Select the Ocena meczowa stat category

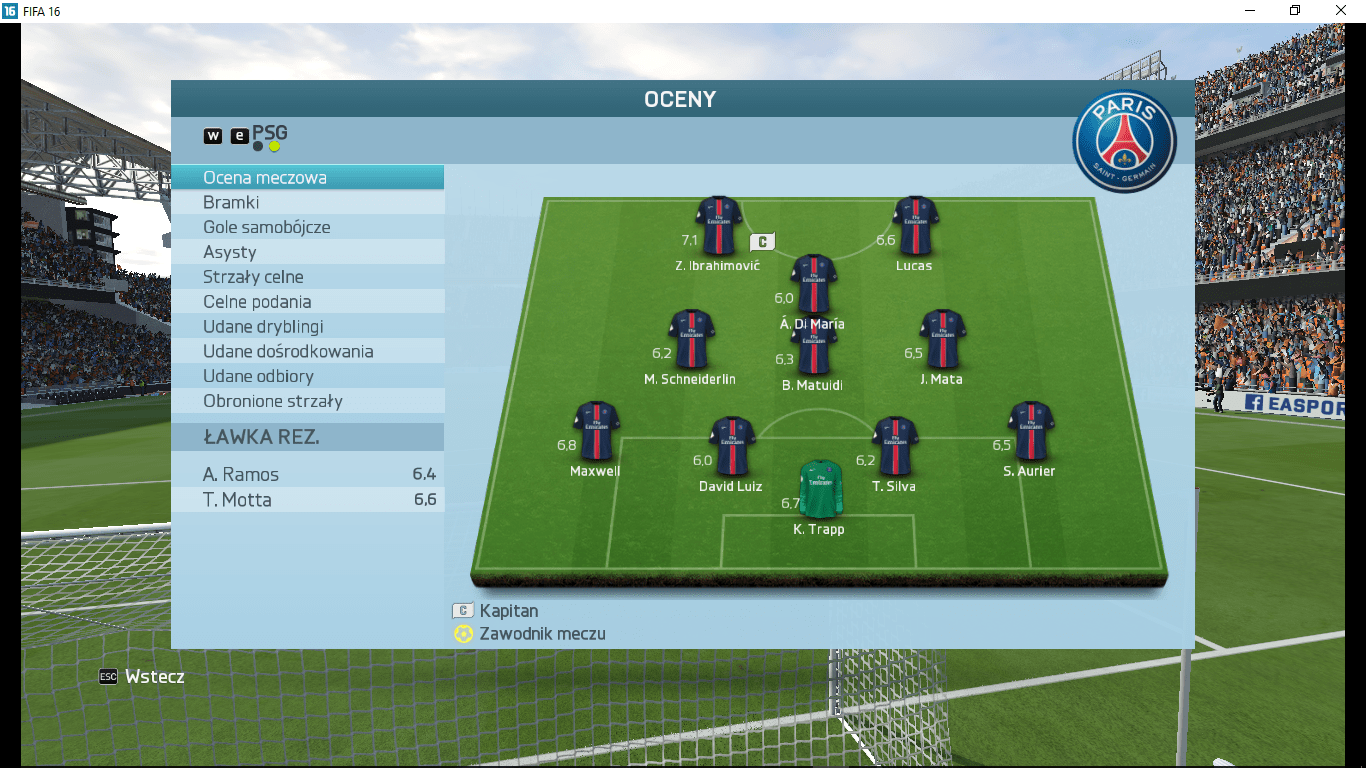(307, 178)
